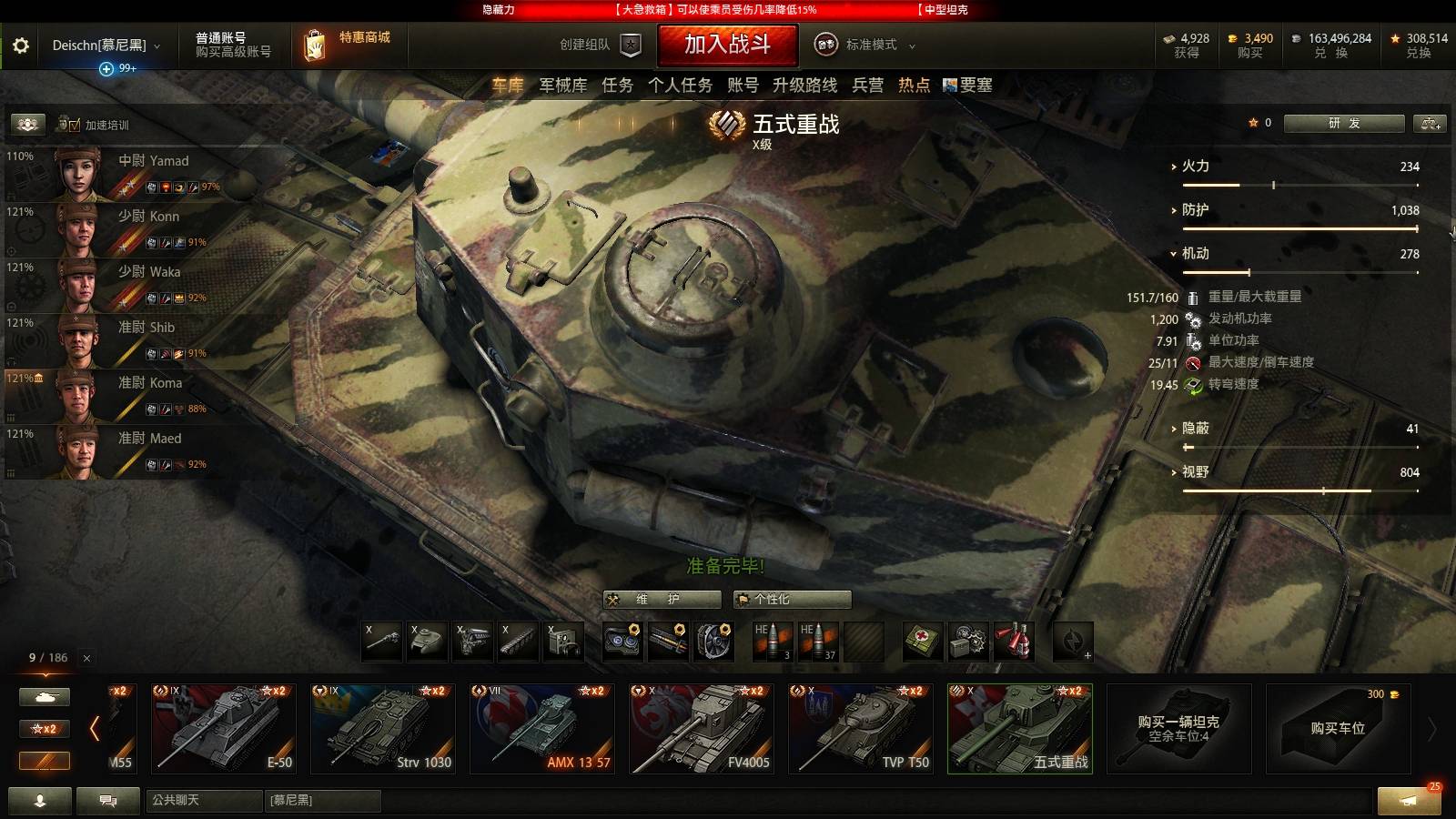Click the HE shell slot showing 37 rounds
The image size is (1456, 819).
click(816, 640)
